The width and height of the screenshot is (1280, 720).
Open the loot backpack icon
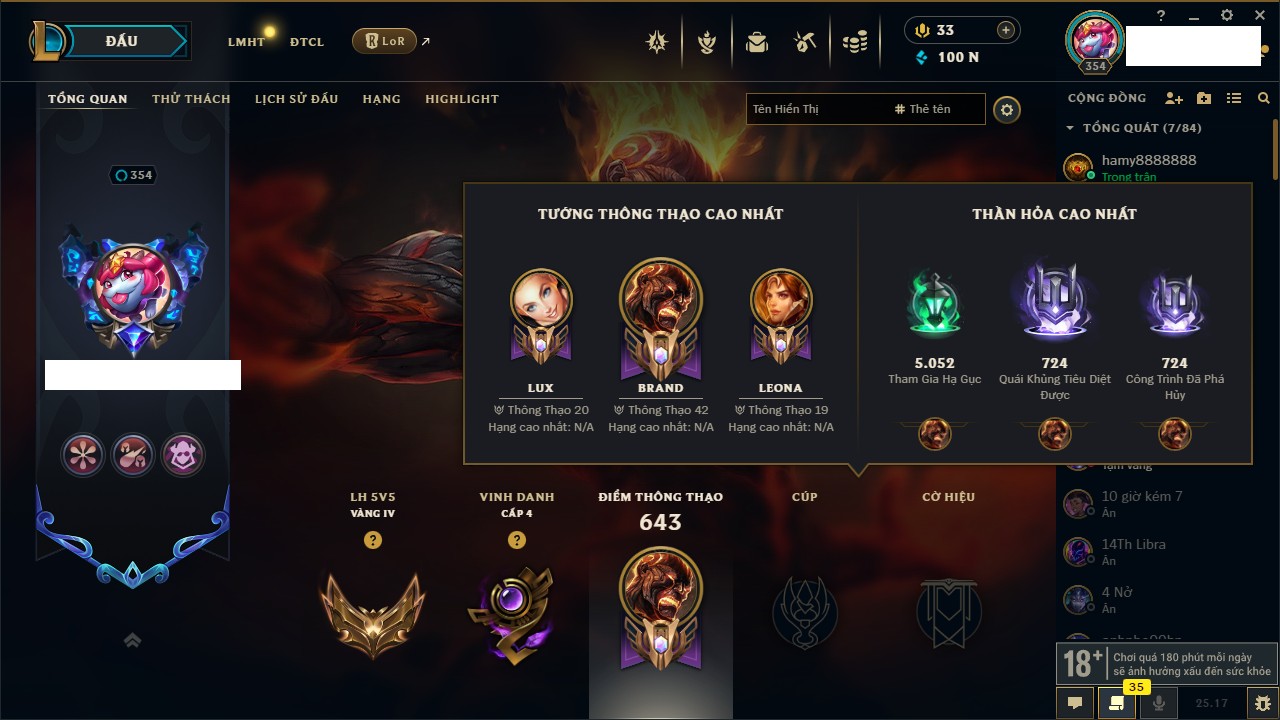pyautogui.click(x=757, y=42)
